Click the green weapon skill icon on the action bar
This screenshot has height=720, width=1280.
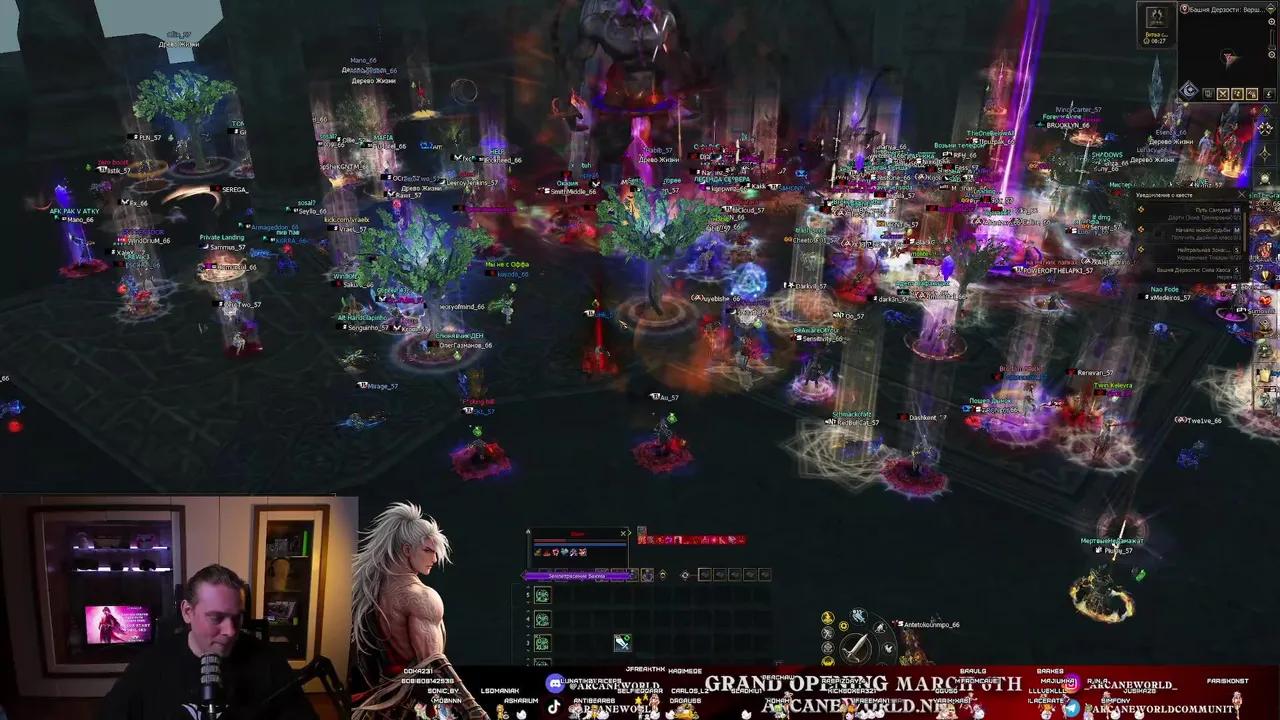coord(623,641)
